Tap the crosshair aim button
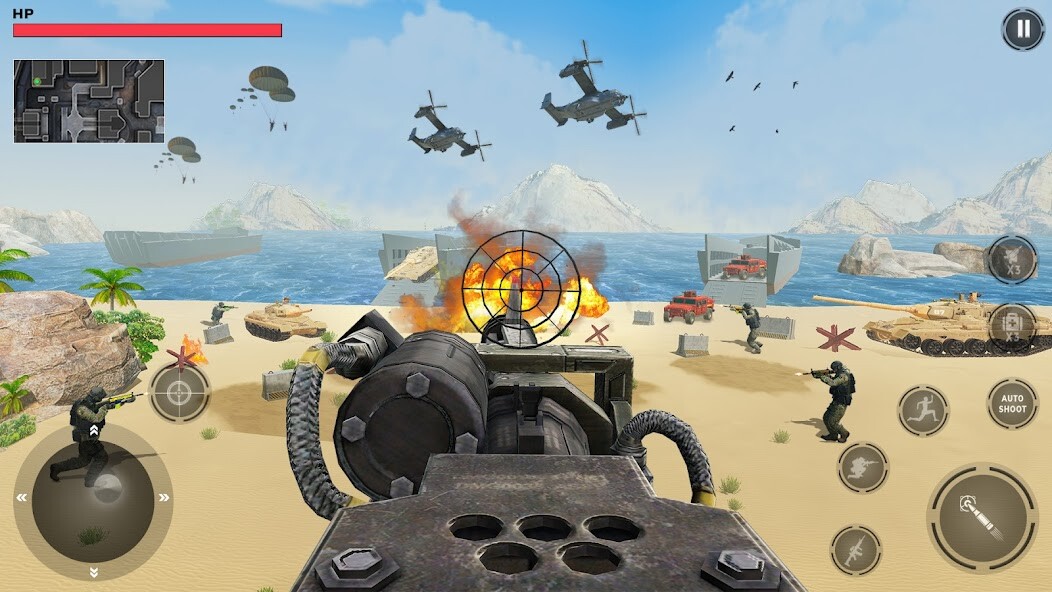Viewport: 1052px width, 592px height. pyautogui.click(x=180, y=392)
